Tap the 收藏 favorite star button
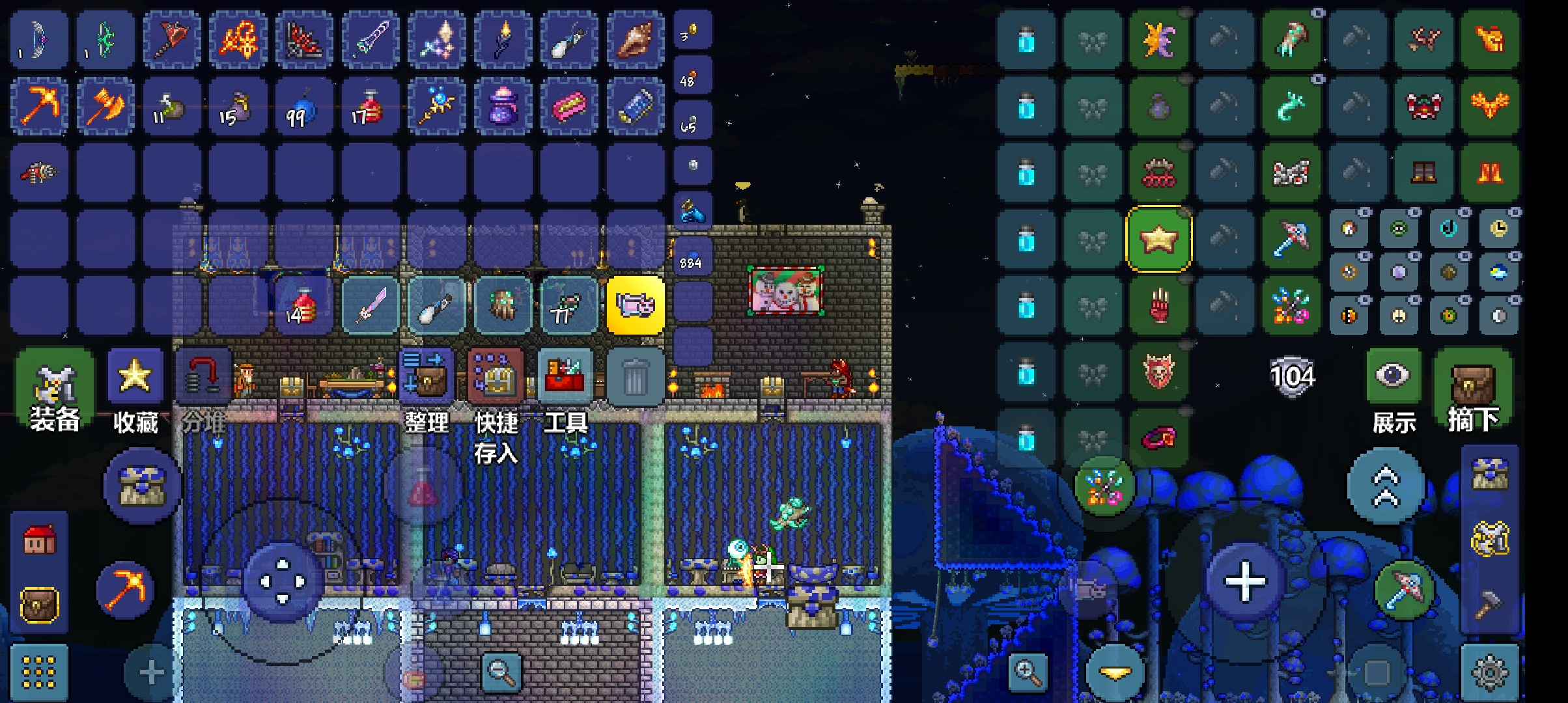Screen dimensions: 1568x703 [x=135, y=379]
